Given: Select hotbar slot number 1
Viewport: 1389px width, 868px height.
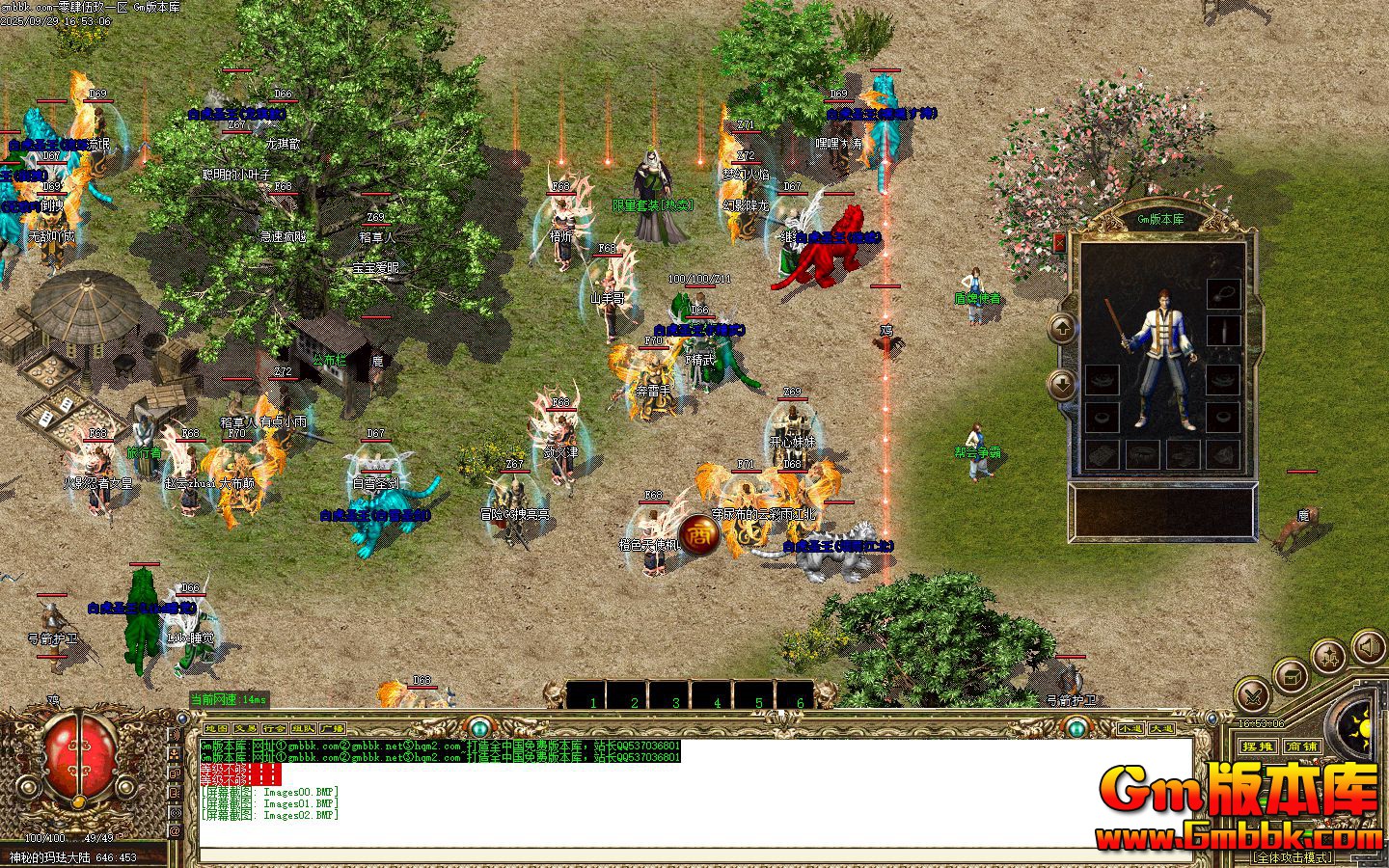Looking at the screenshot, I should tap(592, 696).
